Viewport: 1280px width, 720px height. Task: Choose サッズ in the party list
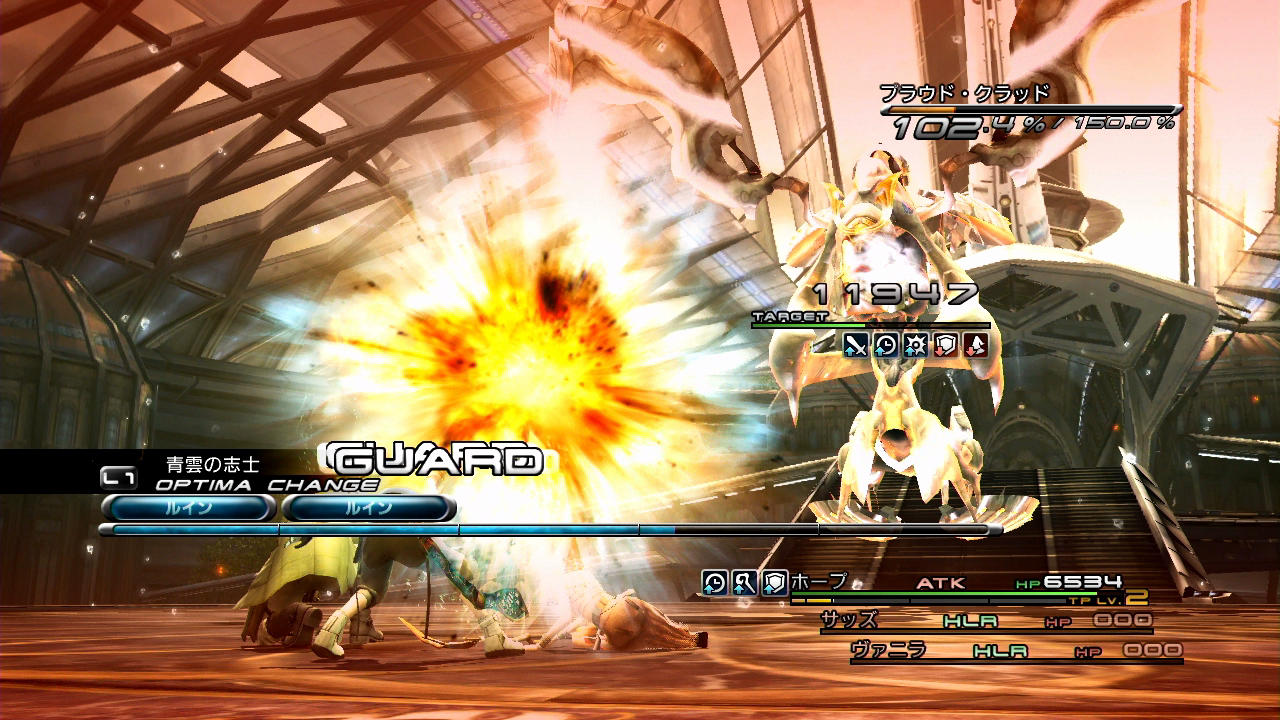(x=849, y=621)
